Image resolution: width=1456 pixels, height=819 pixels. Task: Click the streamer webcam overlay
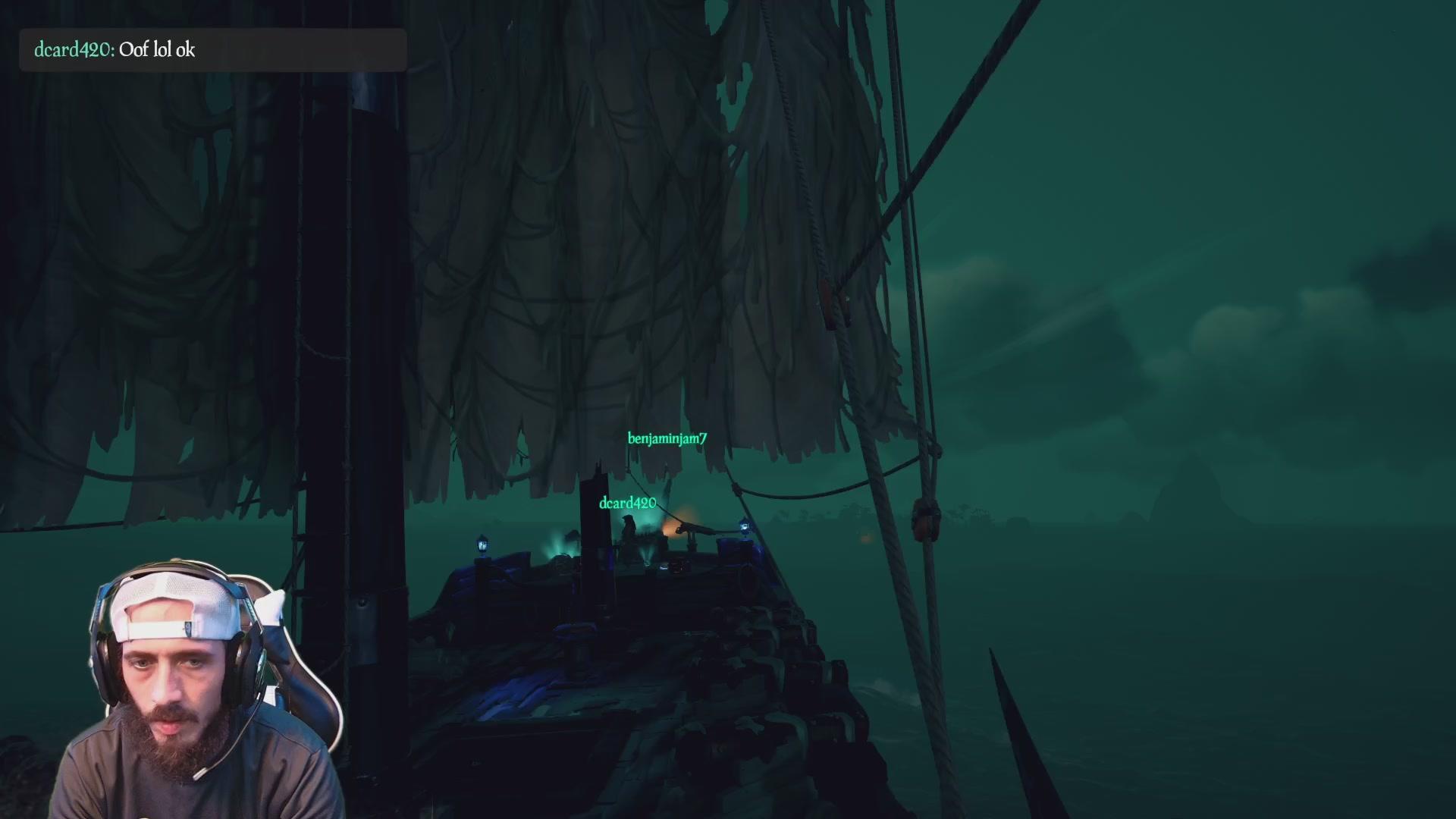point(197,690)
